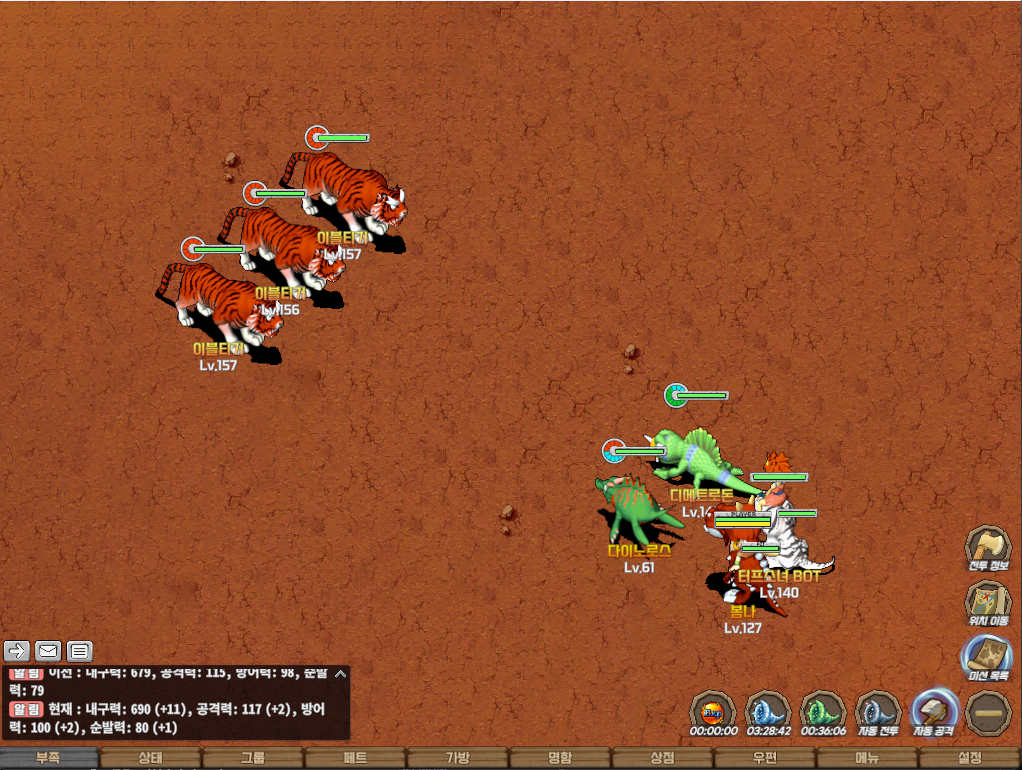The height and width of the screenshot is (770, 1022).
Task: Open the 메뉴 menu tab
Action: point(867,758)
